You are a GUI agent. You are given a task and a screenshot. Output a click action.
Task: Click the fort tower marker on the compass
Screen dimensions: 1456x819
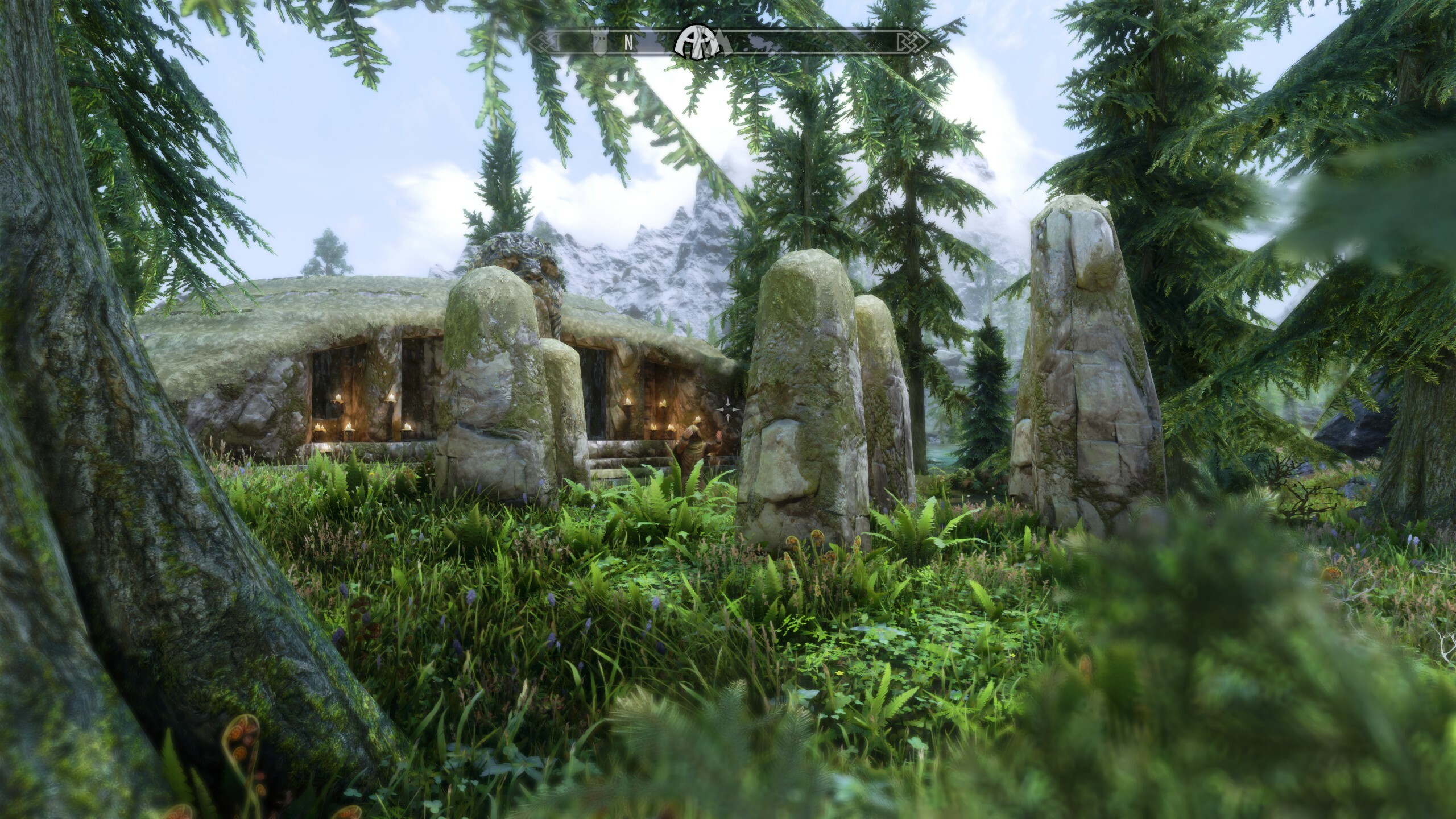click(599, 42)
